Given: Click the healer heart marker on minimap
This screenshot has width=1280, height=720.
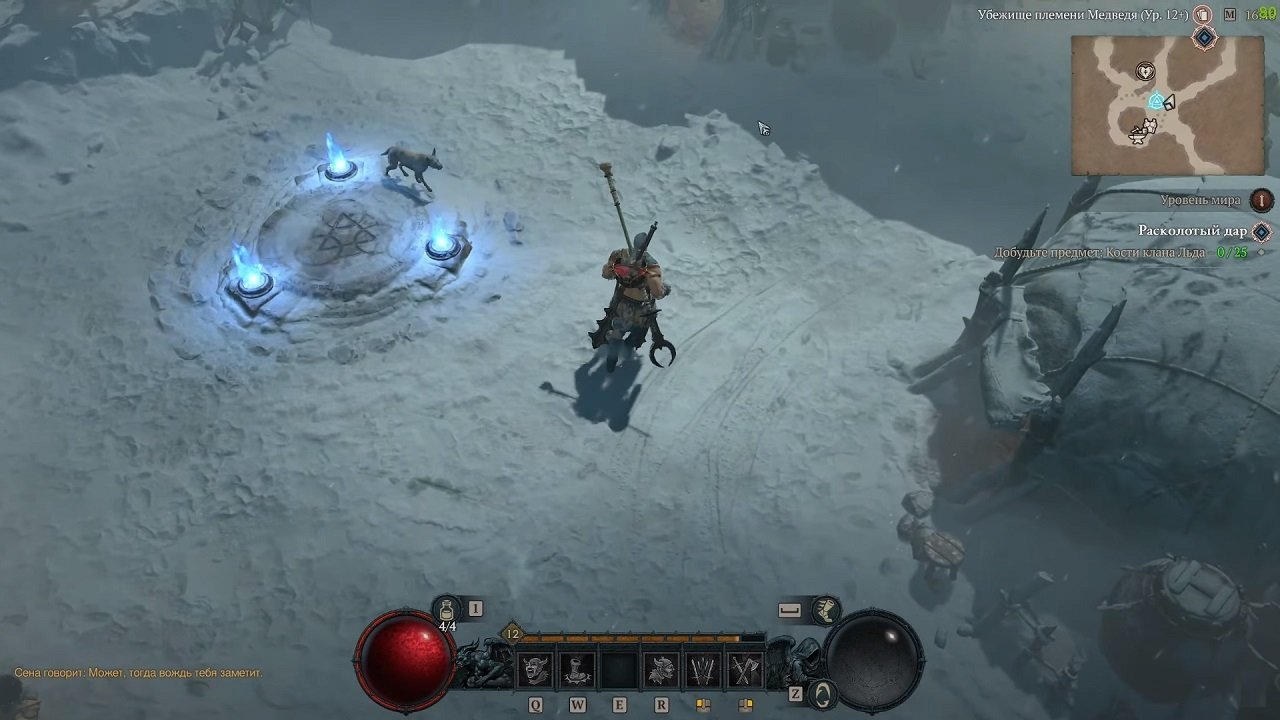Looking at the screenshot, I should 1145,71.
